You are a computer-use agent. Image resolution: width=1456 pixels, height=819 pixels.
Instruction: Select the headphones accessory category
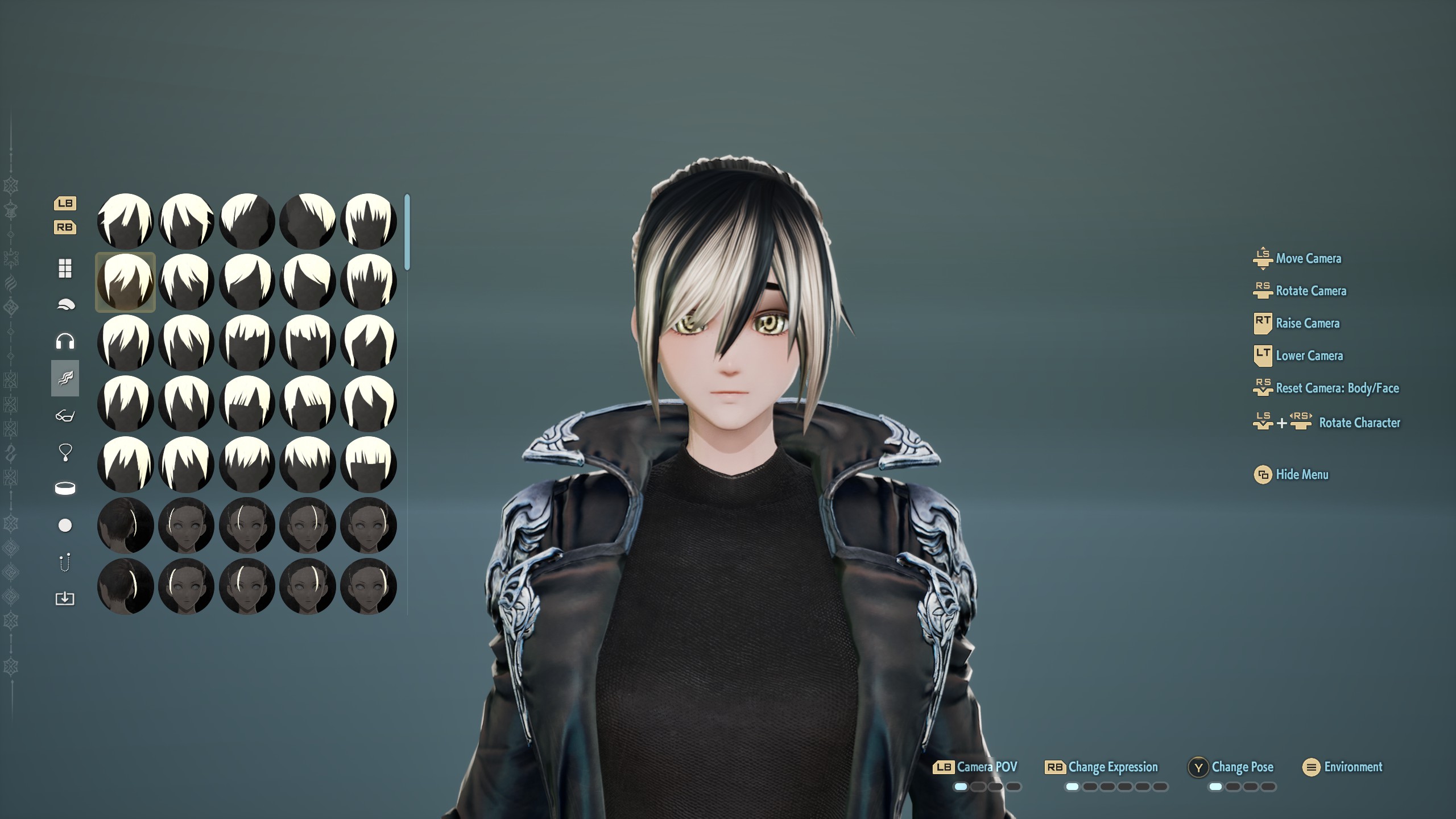pos(65,341)
